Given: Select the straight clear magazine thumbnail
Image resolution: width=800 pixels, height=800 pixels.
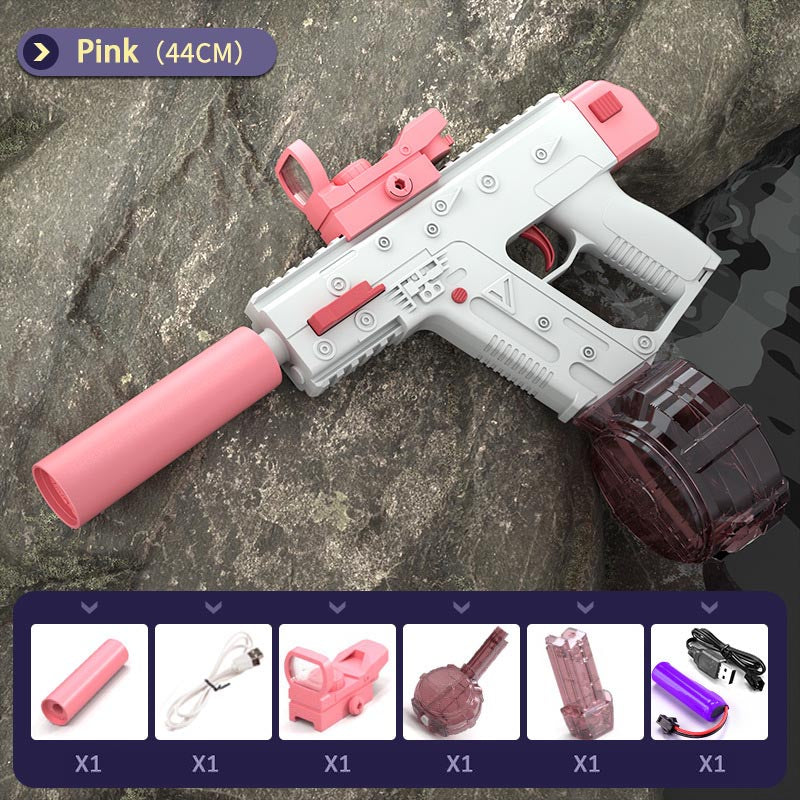Looking at the screenshot, I should point(585,682).
